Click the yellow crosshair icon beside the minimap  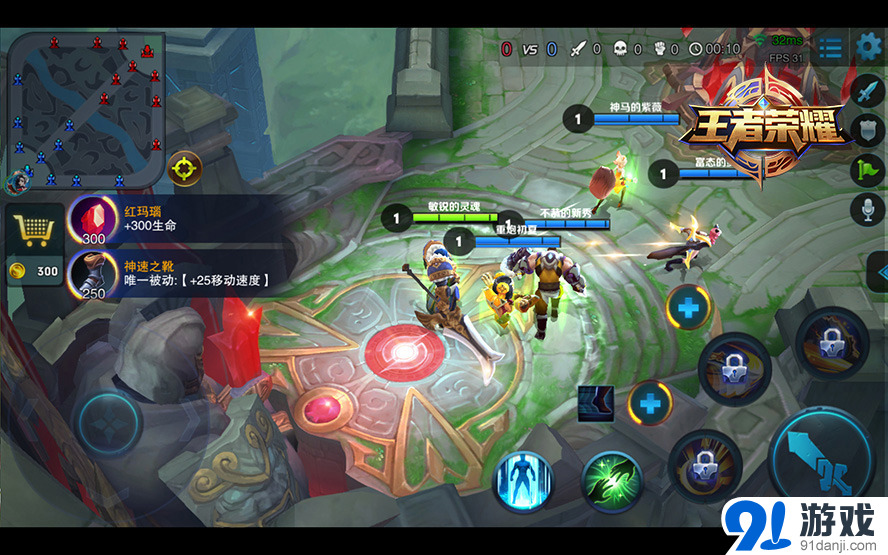pos(185,167)
